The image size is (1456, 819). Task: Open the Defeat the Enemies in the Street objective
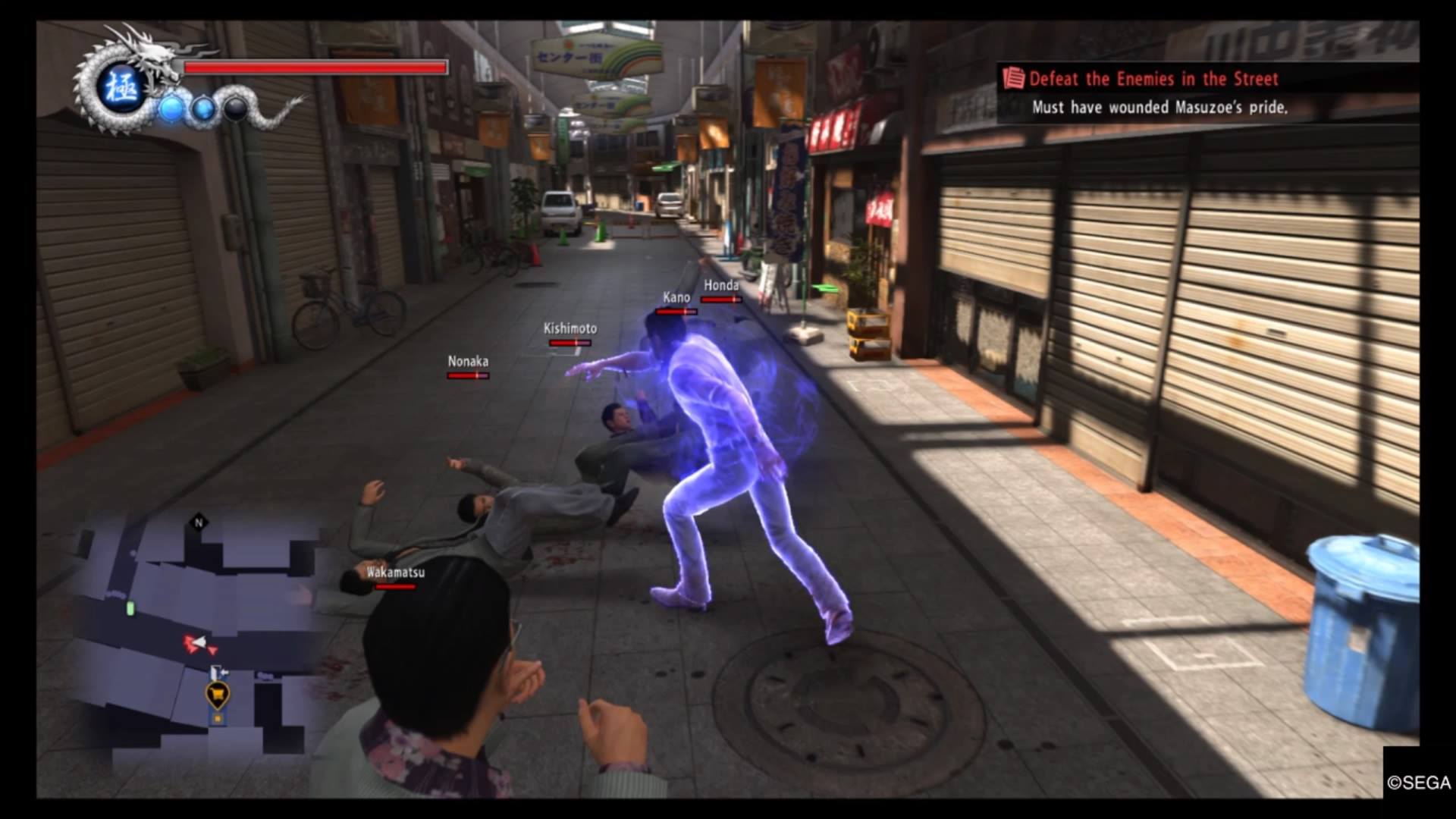[1153, 79]
